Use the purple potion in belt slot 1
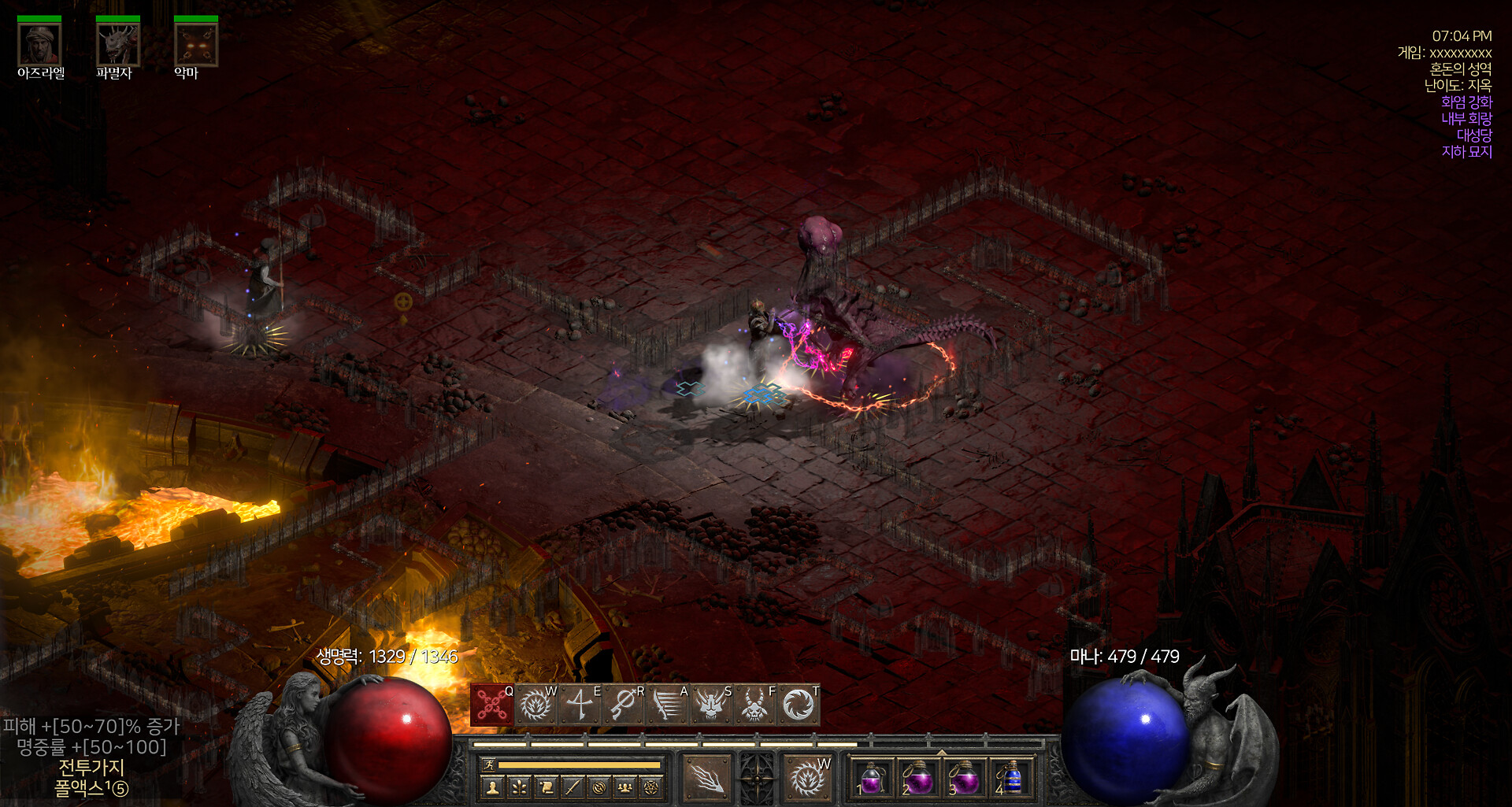 (x=872, y=779)
